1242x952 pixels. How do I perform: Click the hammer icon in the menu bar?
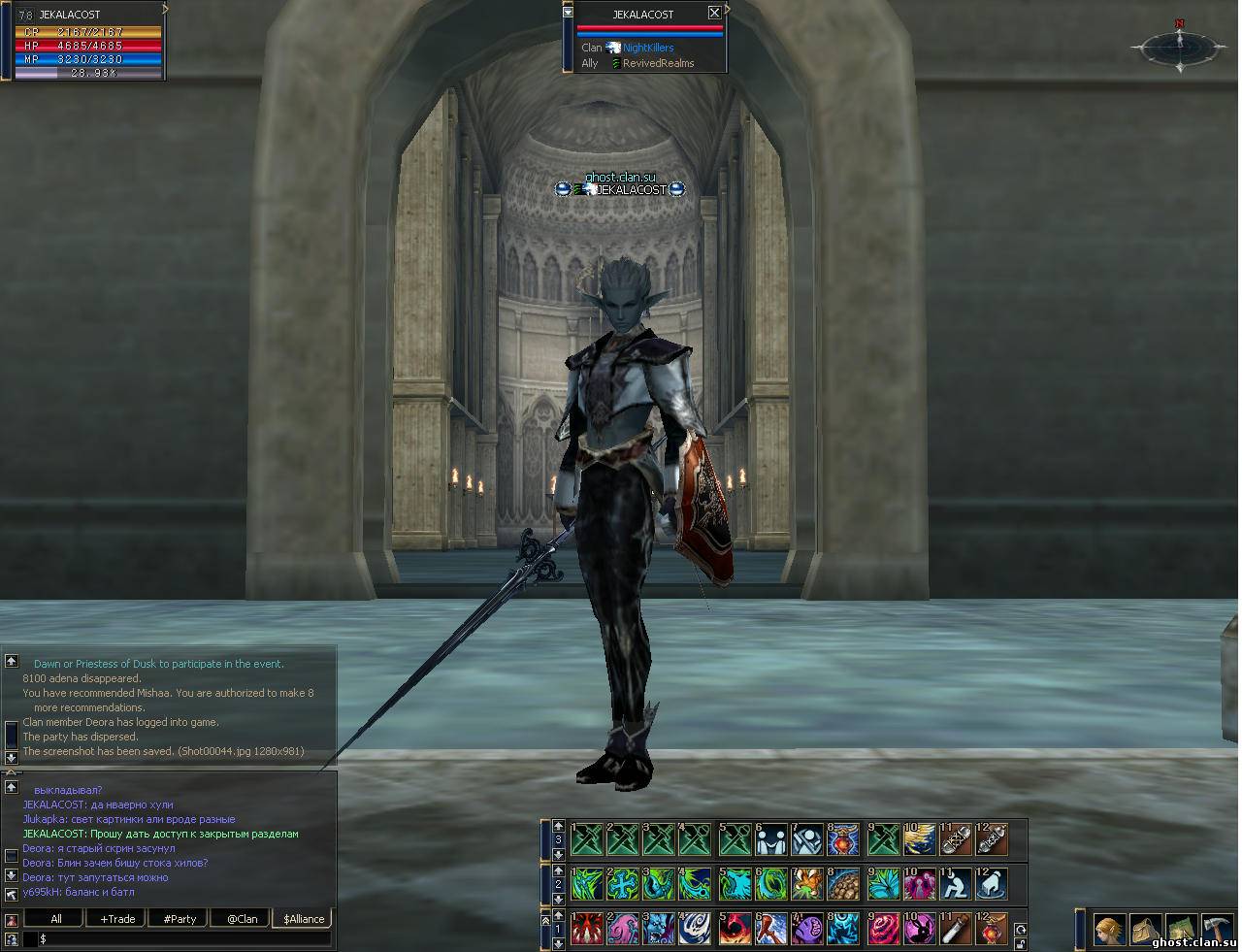click(1216, 930)
